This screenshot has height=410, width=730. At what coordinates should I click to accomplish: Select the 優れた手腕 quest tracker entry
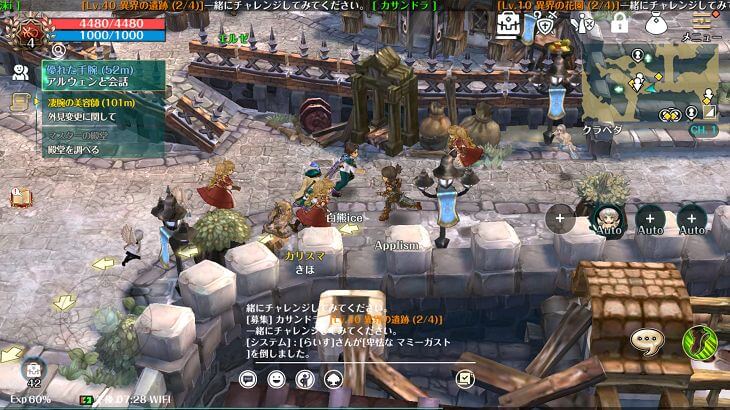coord(100,76)
